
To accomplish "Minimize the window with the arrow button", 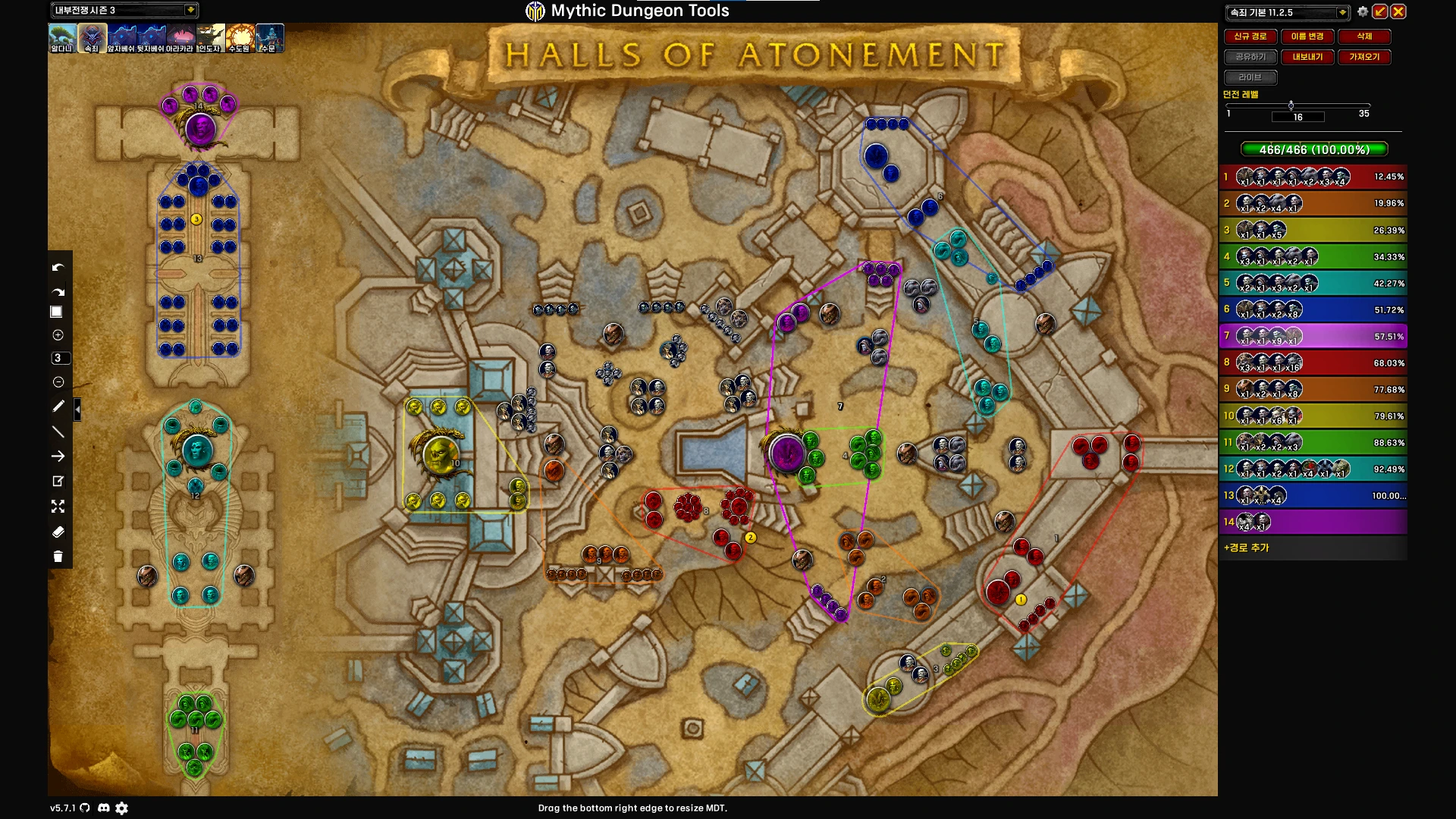I will [1380, 11].
